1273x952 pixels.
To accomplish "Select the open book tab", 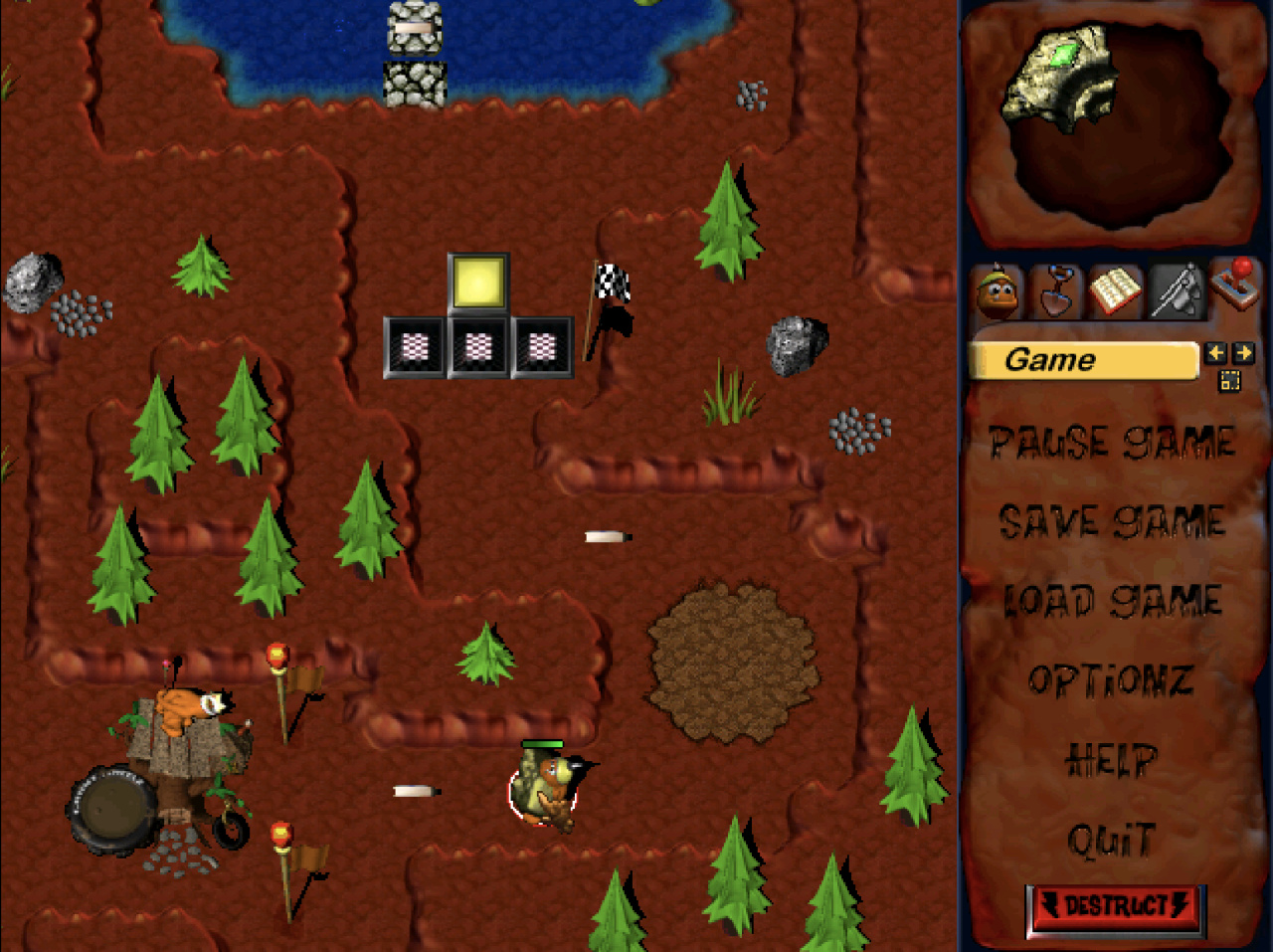I will click(x=1115, y=290).
